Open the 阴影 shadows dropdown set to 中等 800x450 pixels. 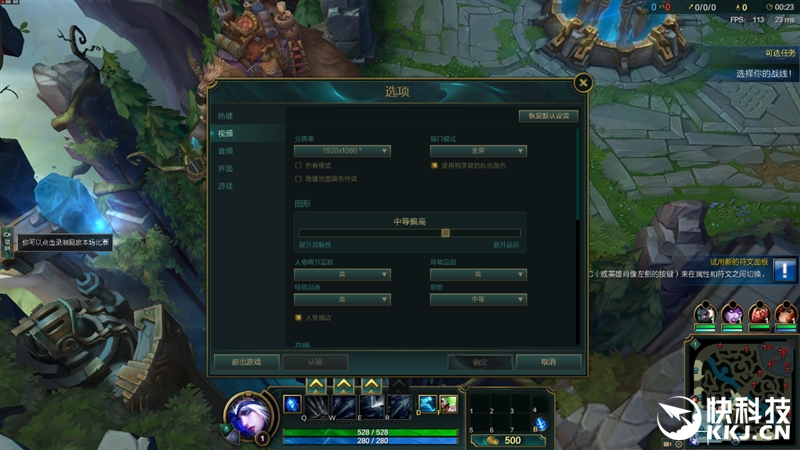click(478, 299)
